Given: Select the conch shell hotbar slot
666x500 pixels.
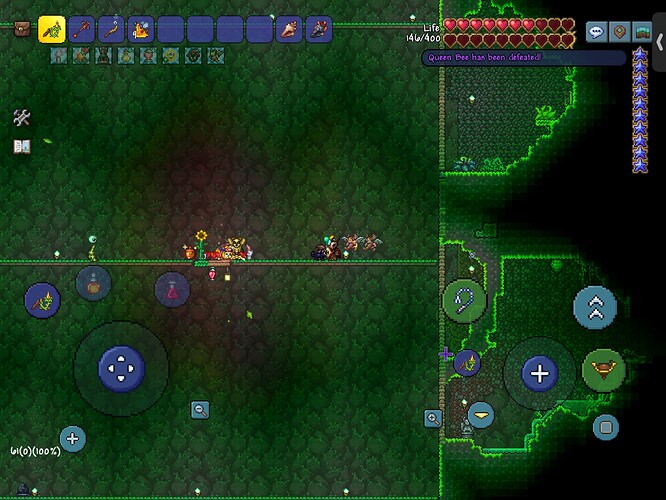Looking at the screenshot, I should pyautogui.click(x=288, y=30).
